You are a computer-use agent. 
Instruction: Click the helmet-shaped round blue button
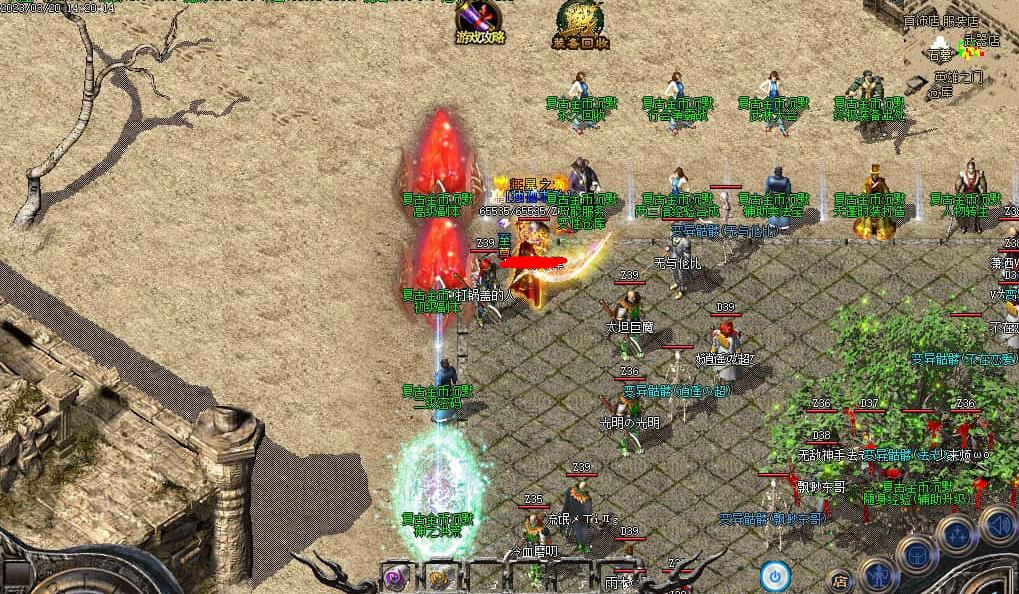coord(915,552)
